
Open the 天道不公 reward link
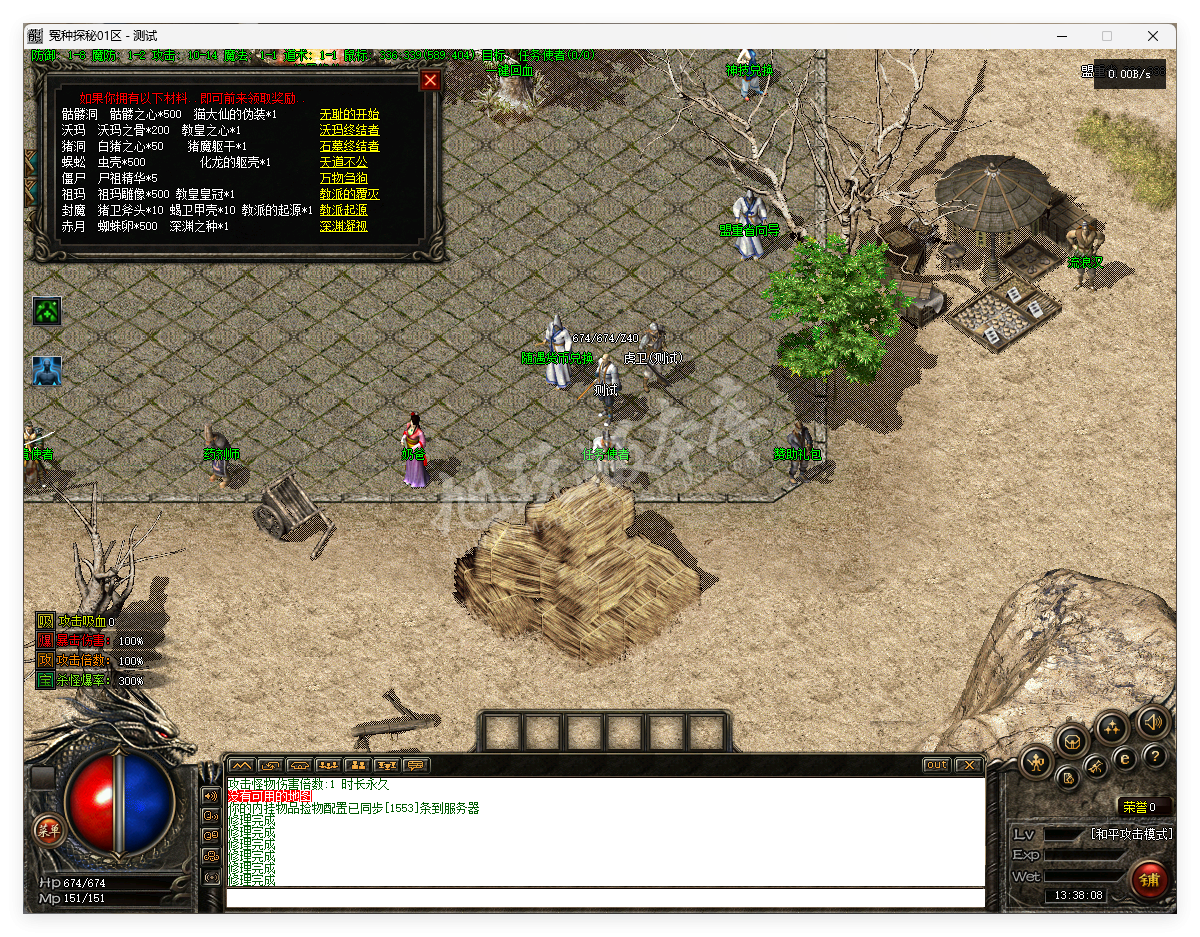343,163
